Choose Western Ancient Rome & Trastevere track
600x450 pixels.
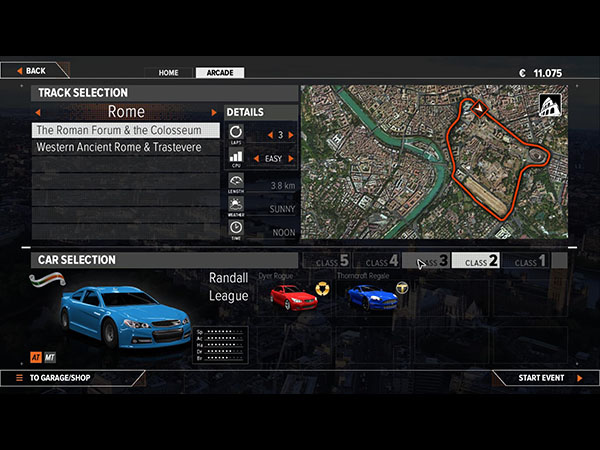point(126,147)
